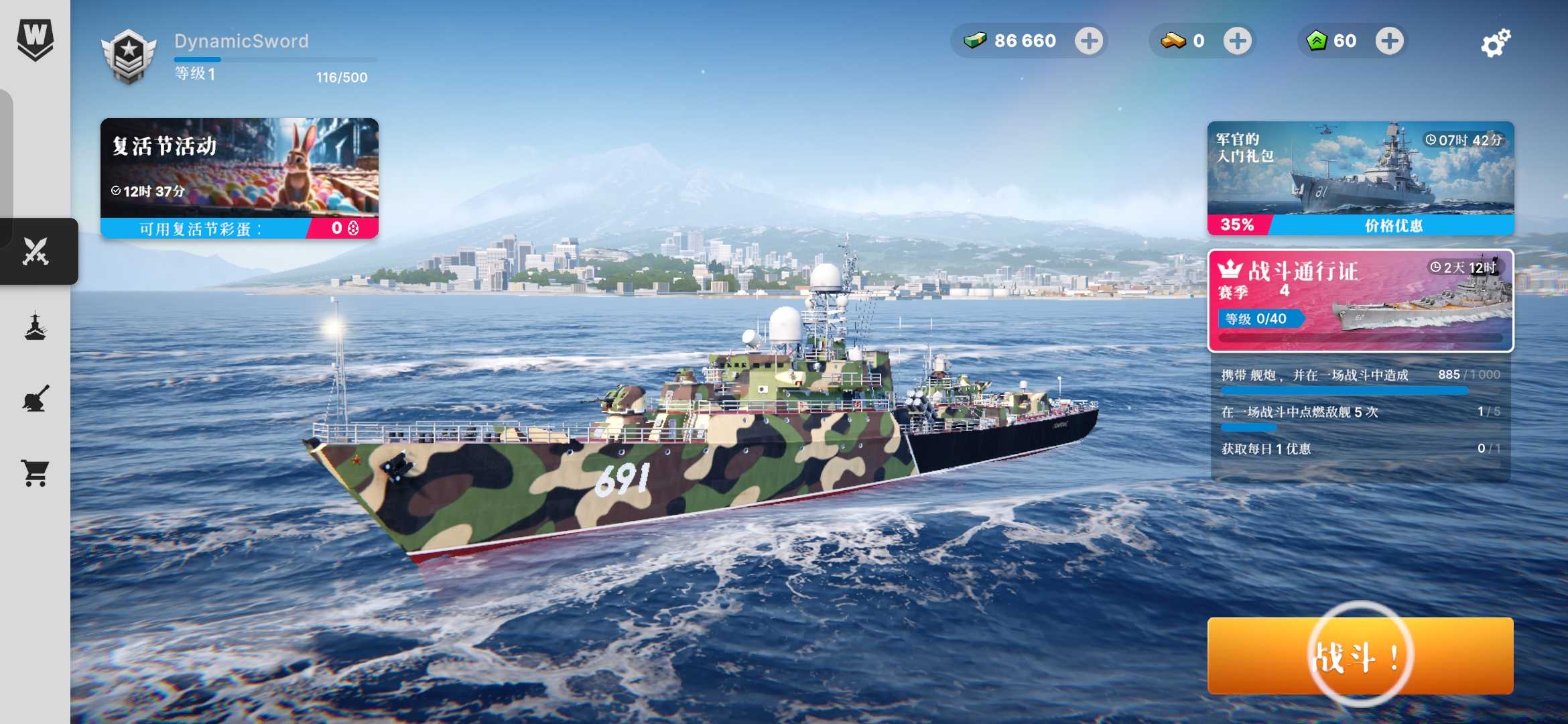The image size is (1568, 724).
Task: Click the W logo in the sidebar
Action: [35, 39]
